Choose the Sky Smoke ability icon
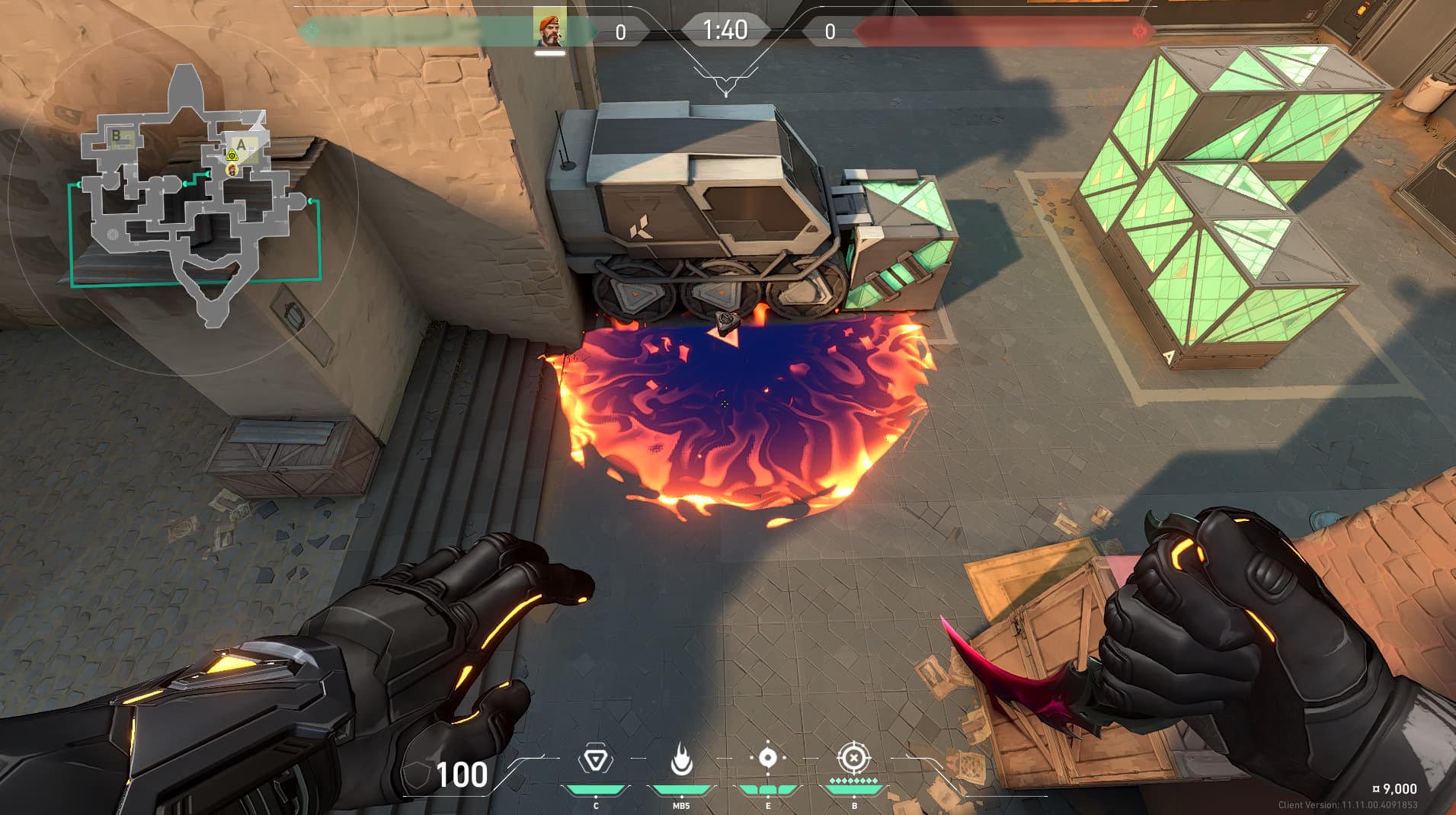 (767, 759)
